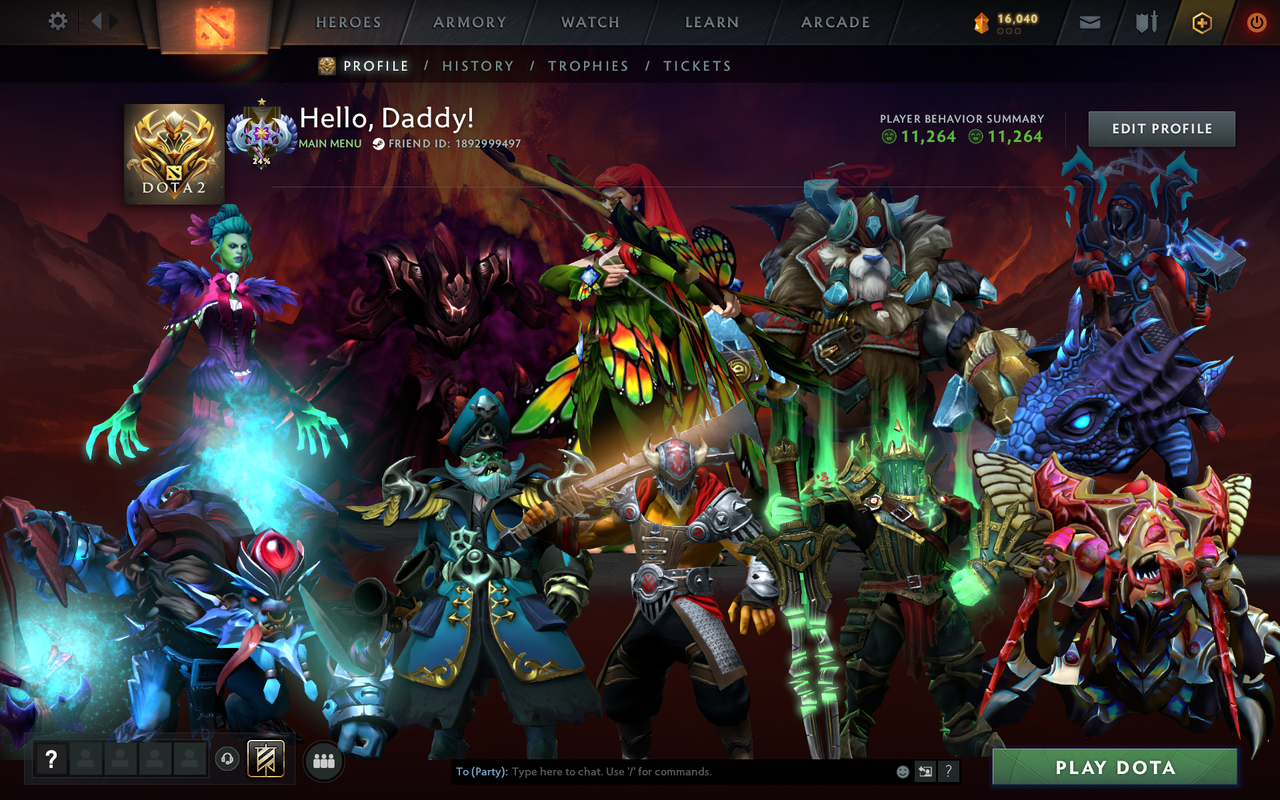The image size is (1280, 800).
Task: Toggle the party voice chat headset
Action: point(226,760)
